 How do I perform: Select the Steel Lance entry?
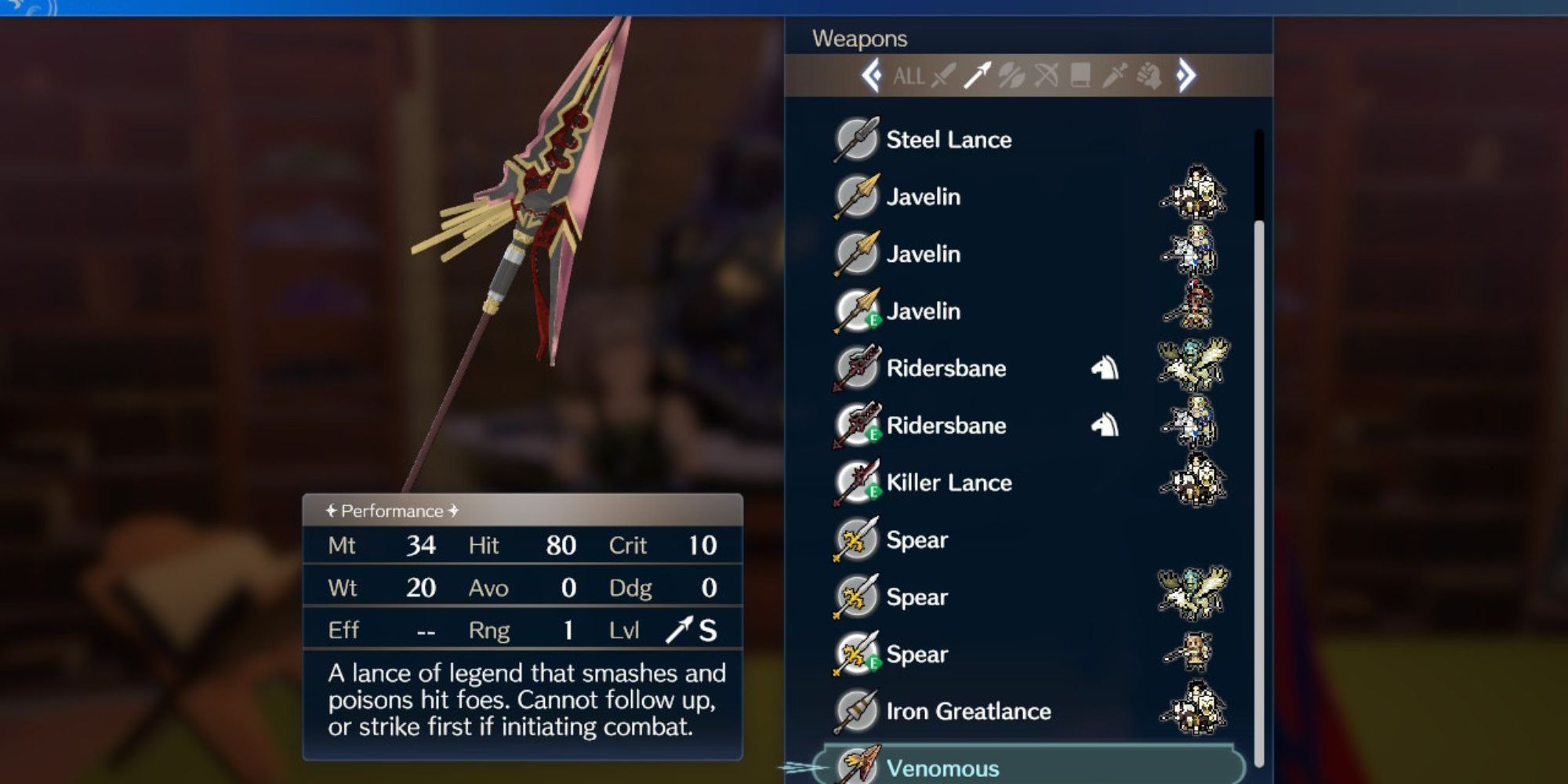tap(949, 139)
